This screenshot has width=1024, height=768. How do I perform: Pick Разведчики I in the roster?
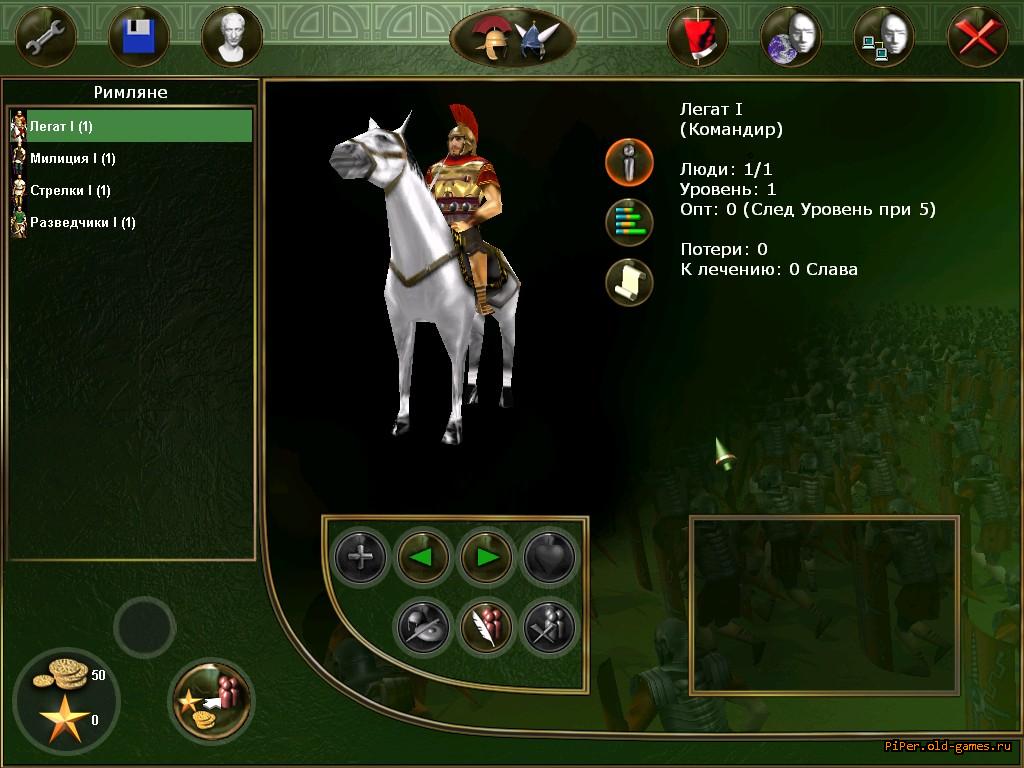(82, 222)
